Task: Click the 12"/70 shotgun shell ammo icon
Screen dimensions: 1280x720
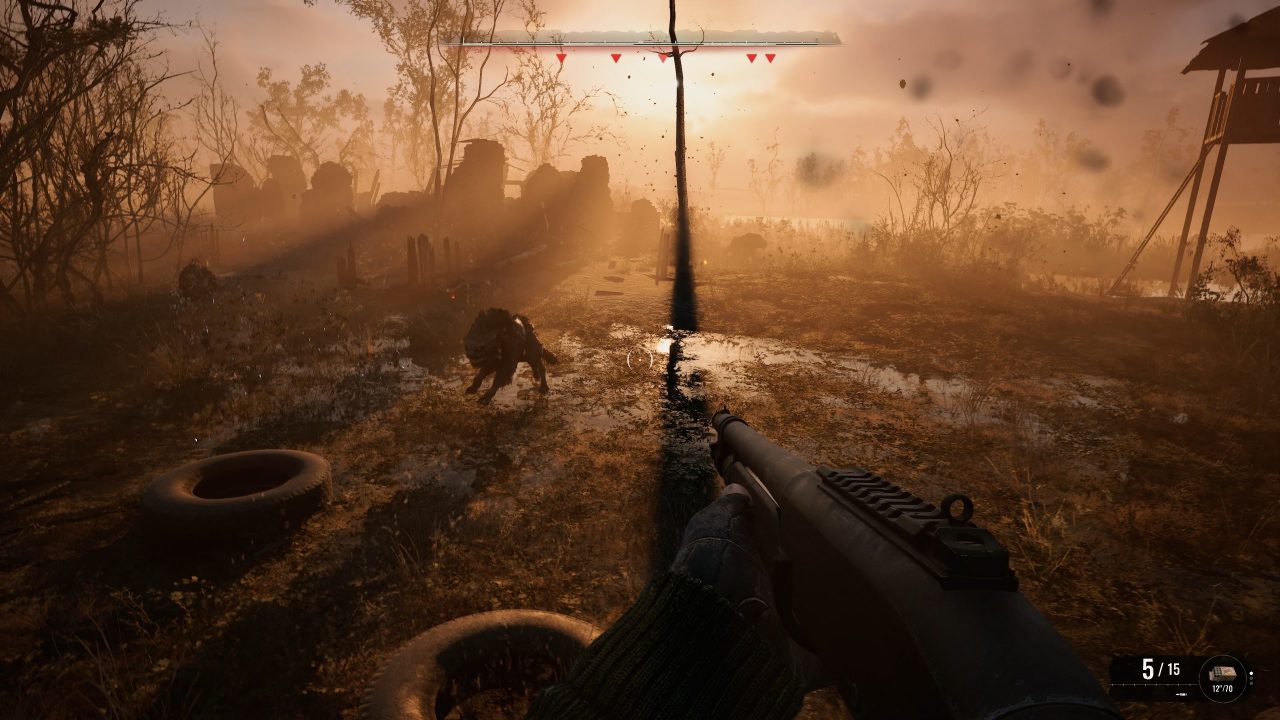Action: [1223, 674]
